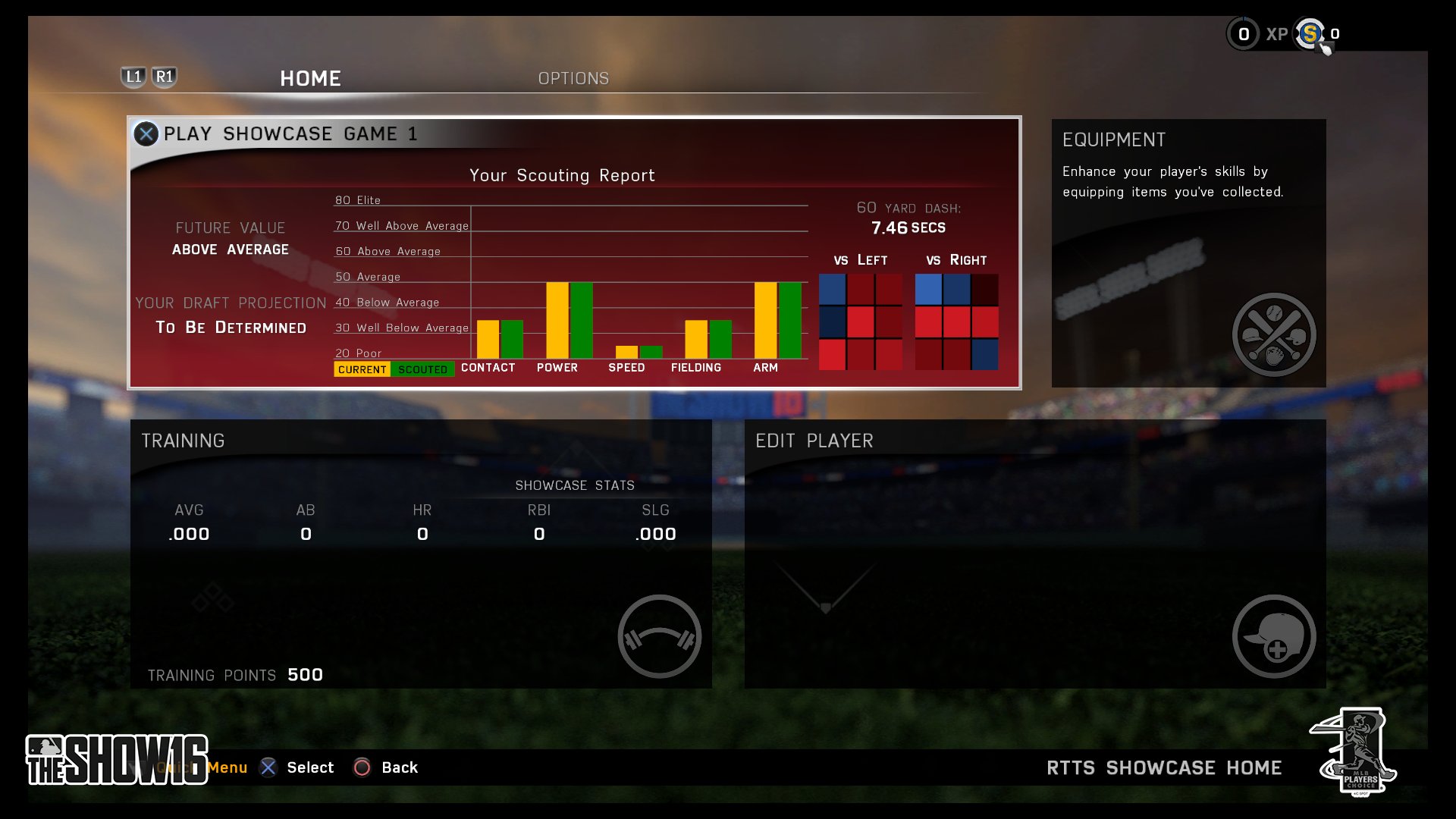1456x819 pixels.
Task: Click the batting helmet edit icon
Action: click(x=1274, y=636)
